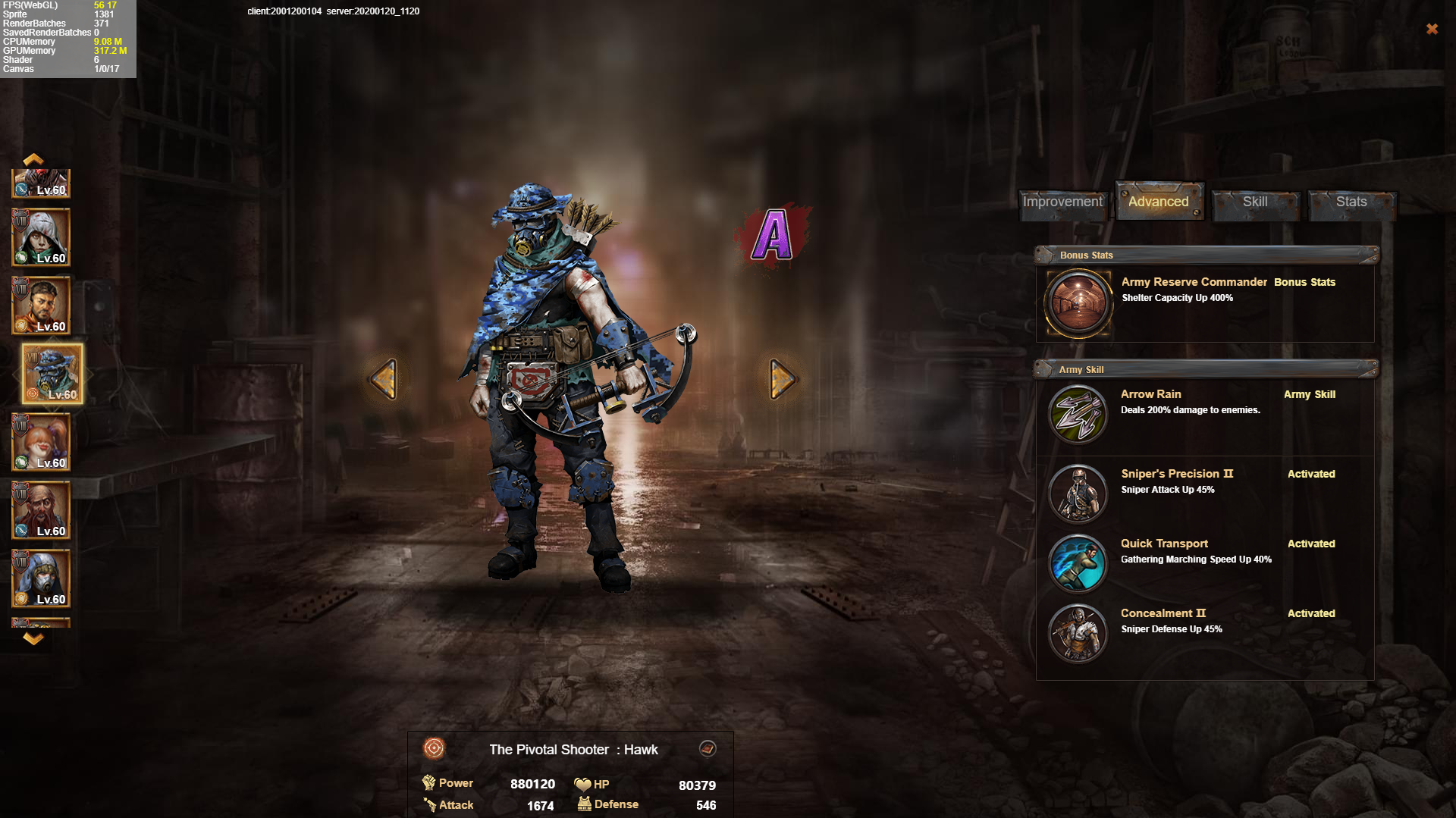Inspect the Arrow Rain skill icon

[1078, 414]
